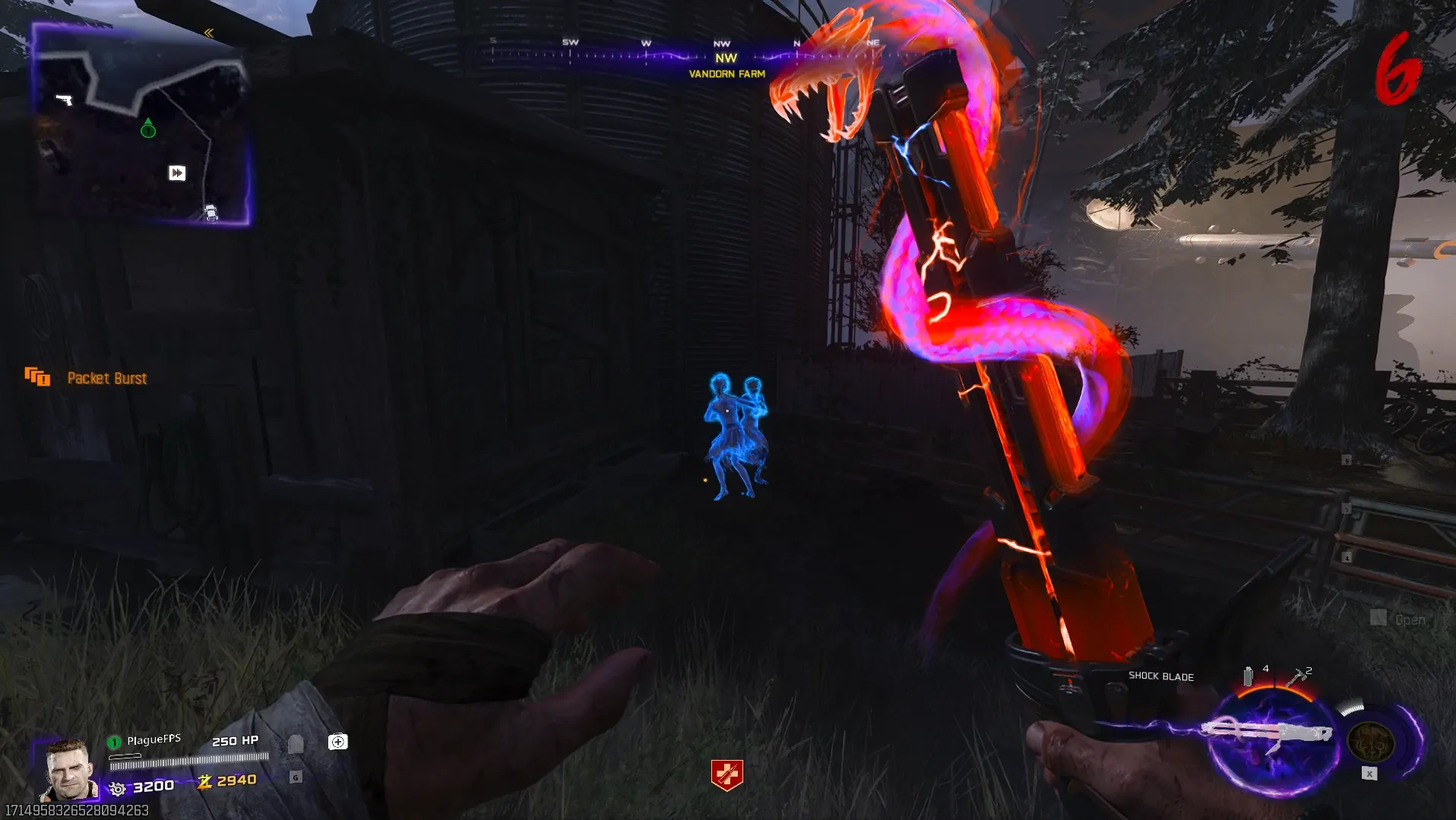Collapse the minimap with the yellow chevron
Image resolution: width=1456 pixels, height=820 pixels.
209,33
